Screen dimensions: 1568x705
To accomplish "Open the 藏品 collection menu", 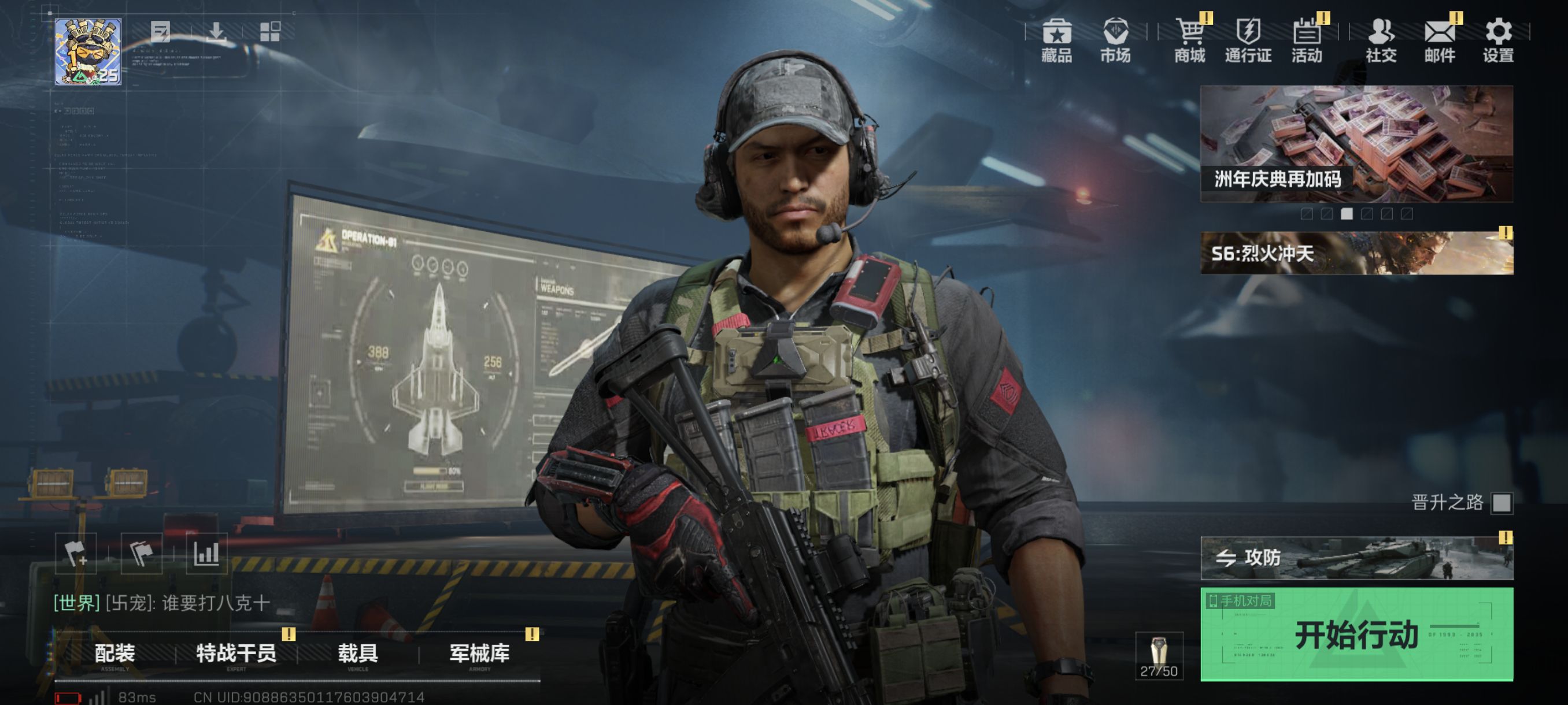I will pyautogui.click(x=1057, y=40).
